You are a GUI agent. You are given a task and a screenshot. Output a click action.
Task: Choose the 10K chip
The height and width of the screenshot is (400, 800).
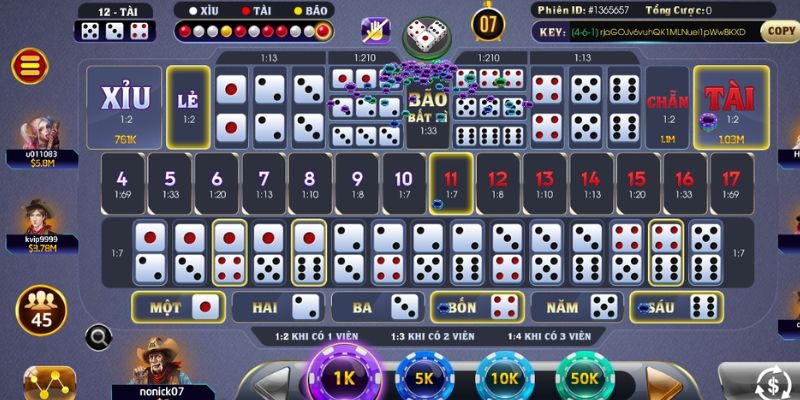tap(504, 380)
